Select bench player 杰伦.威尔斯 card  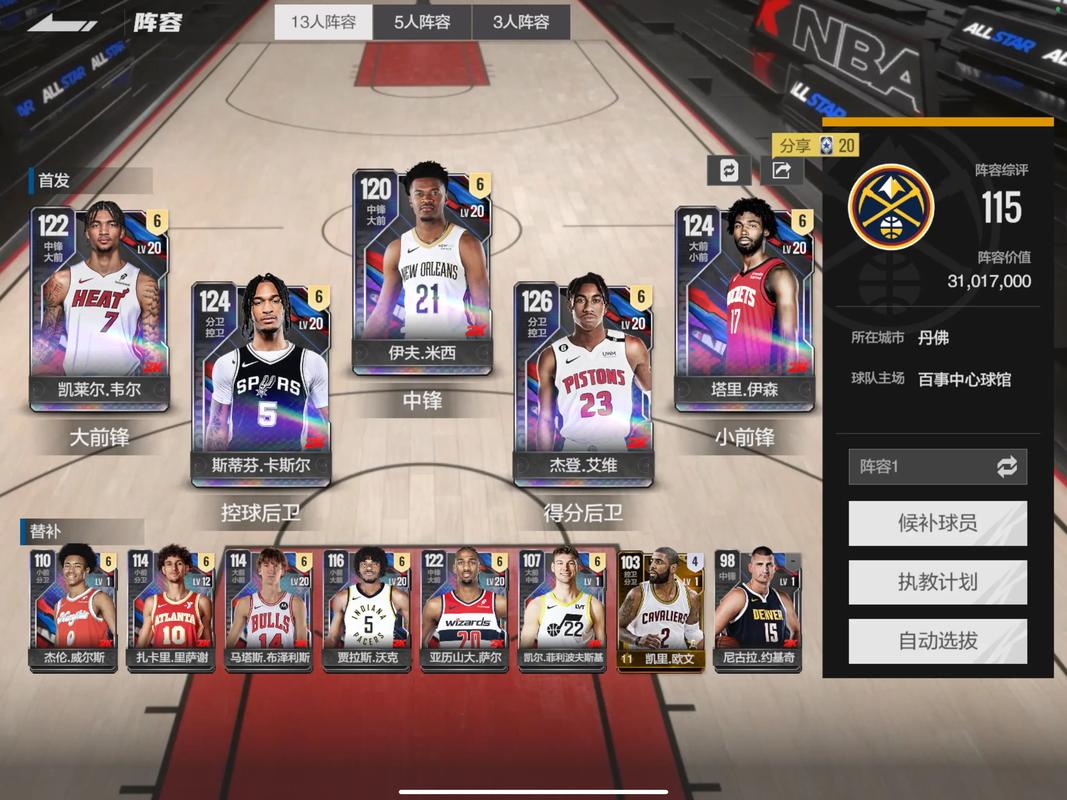73,609
